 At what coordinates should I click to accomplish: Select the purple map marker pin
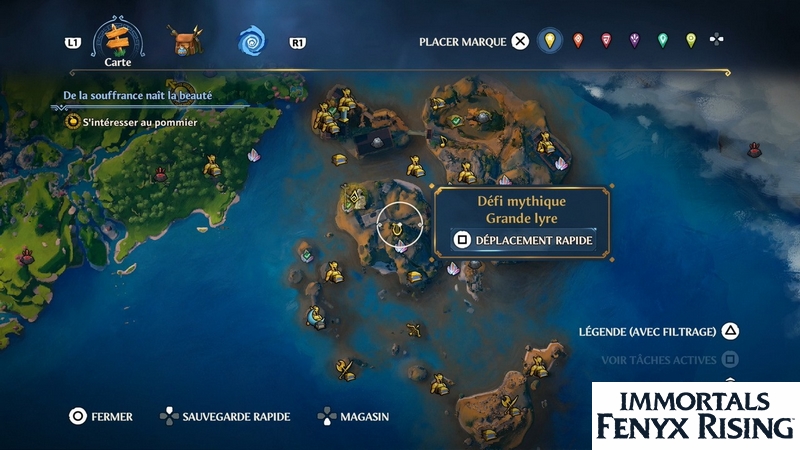634,41
